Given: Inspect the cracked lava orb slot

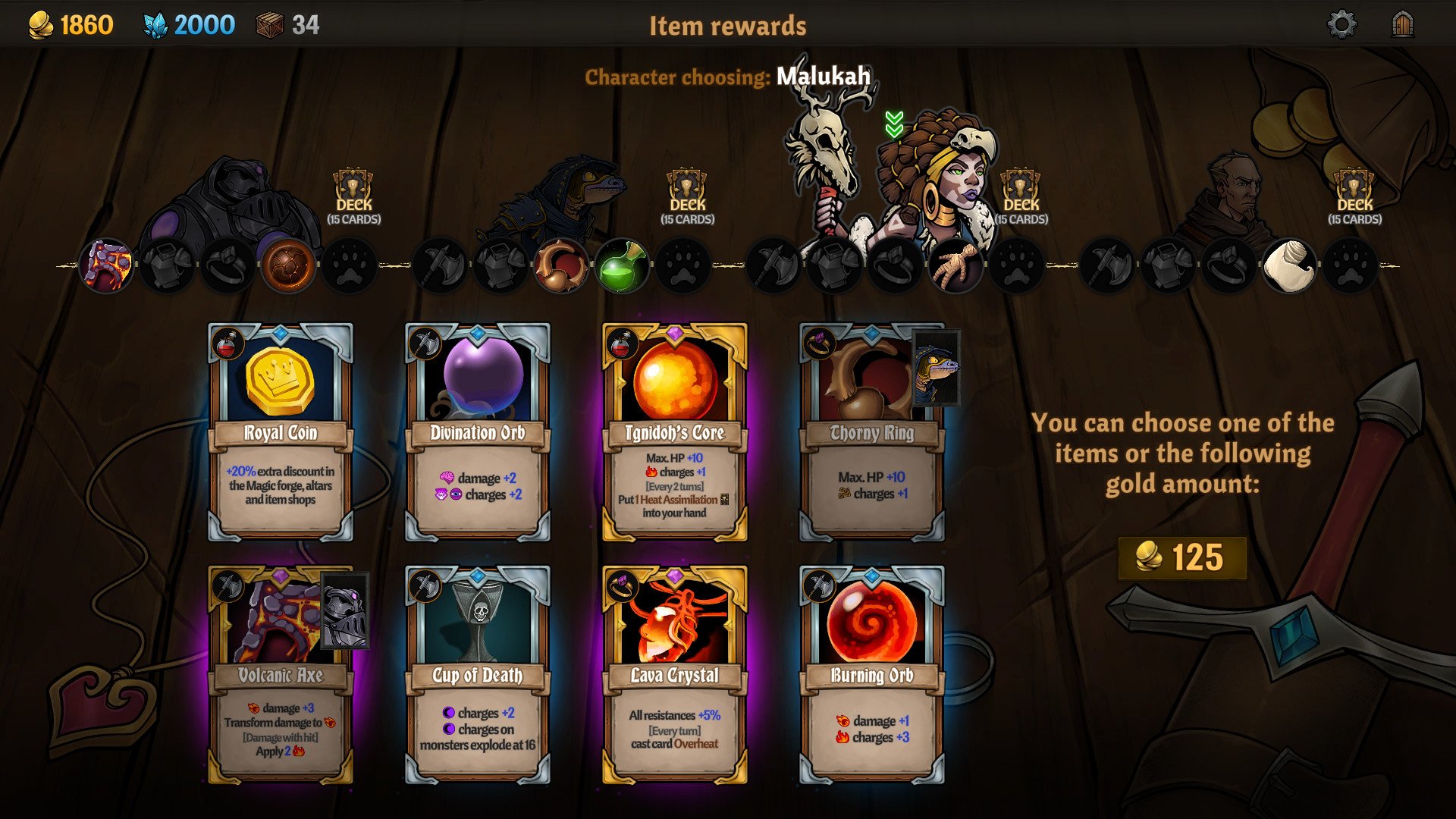Looking at the screenshot, I should (288, 266).
